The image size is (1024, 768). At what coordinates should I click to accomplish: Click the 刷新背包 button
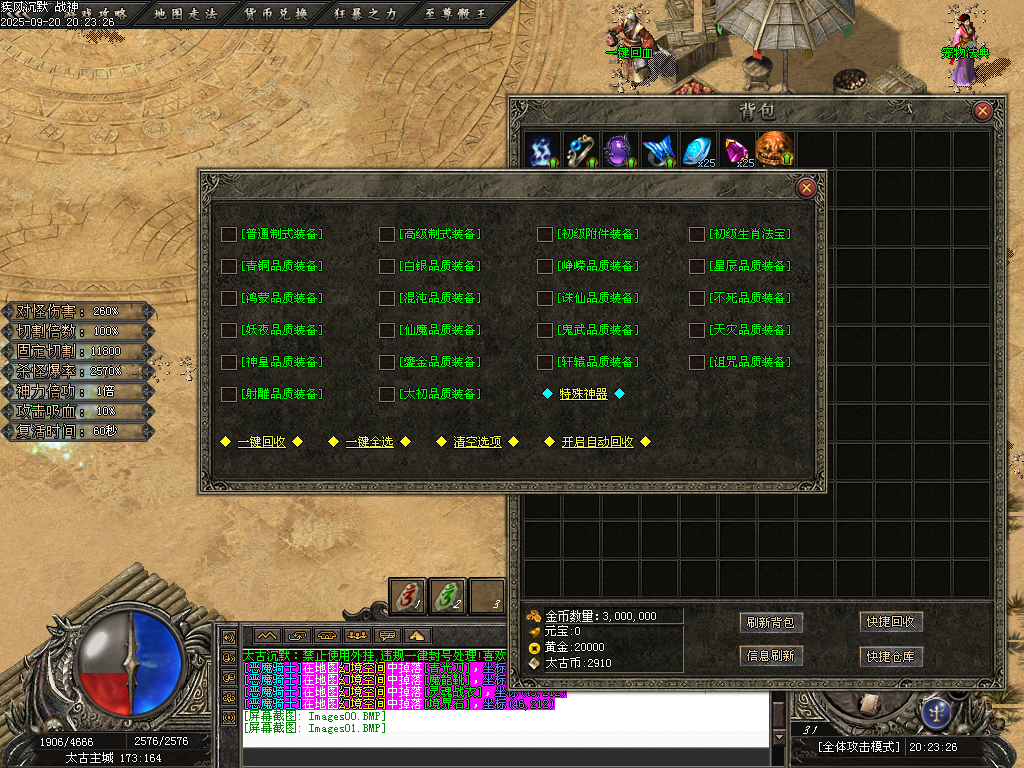(x=771, y=622)
